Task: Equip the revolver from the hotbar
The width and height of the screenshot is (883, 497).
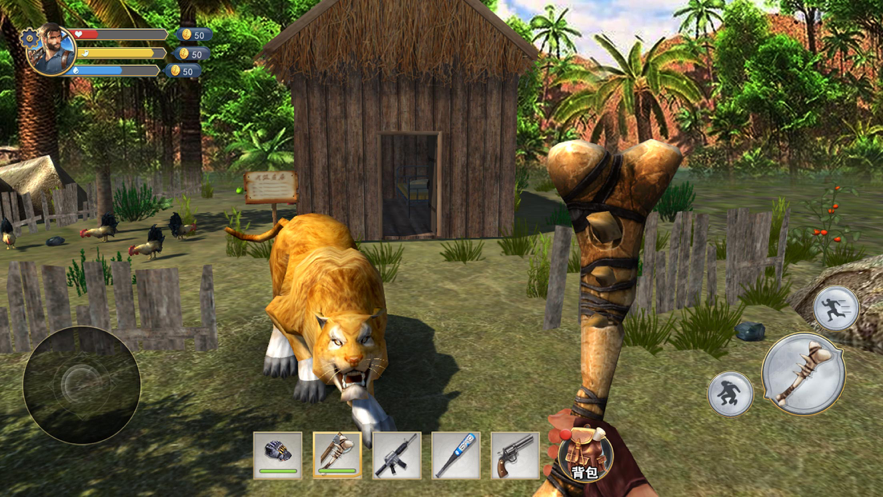Action: click(x=515, y=455)
